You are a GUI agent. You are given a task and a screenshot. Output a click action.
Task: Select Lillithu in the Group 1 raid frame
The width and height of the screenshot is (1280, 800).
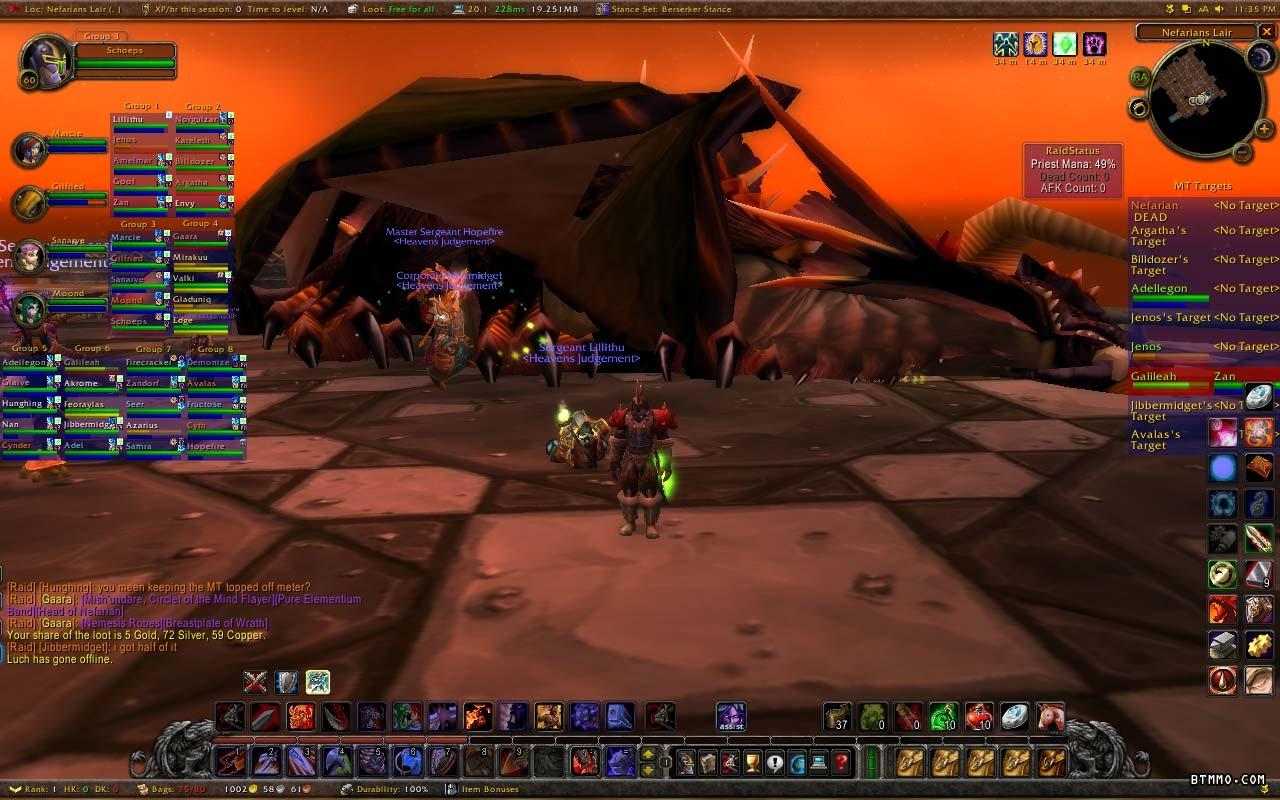click(139, 121)
